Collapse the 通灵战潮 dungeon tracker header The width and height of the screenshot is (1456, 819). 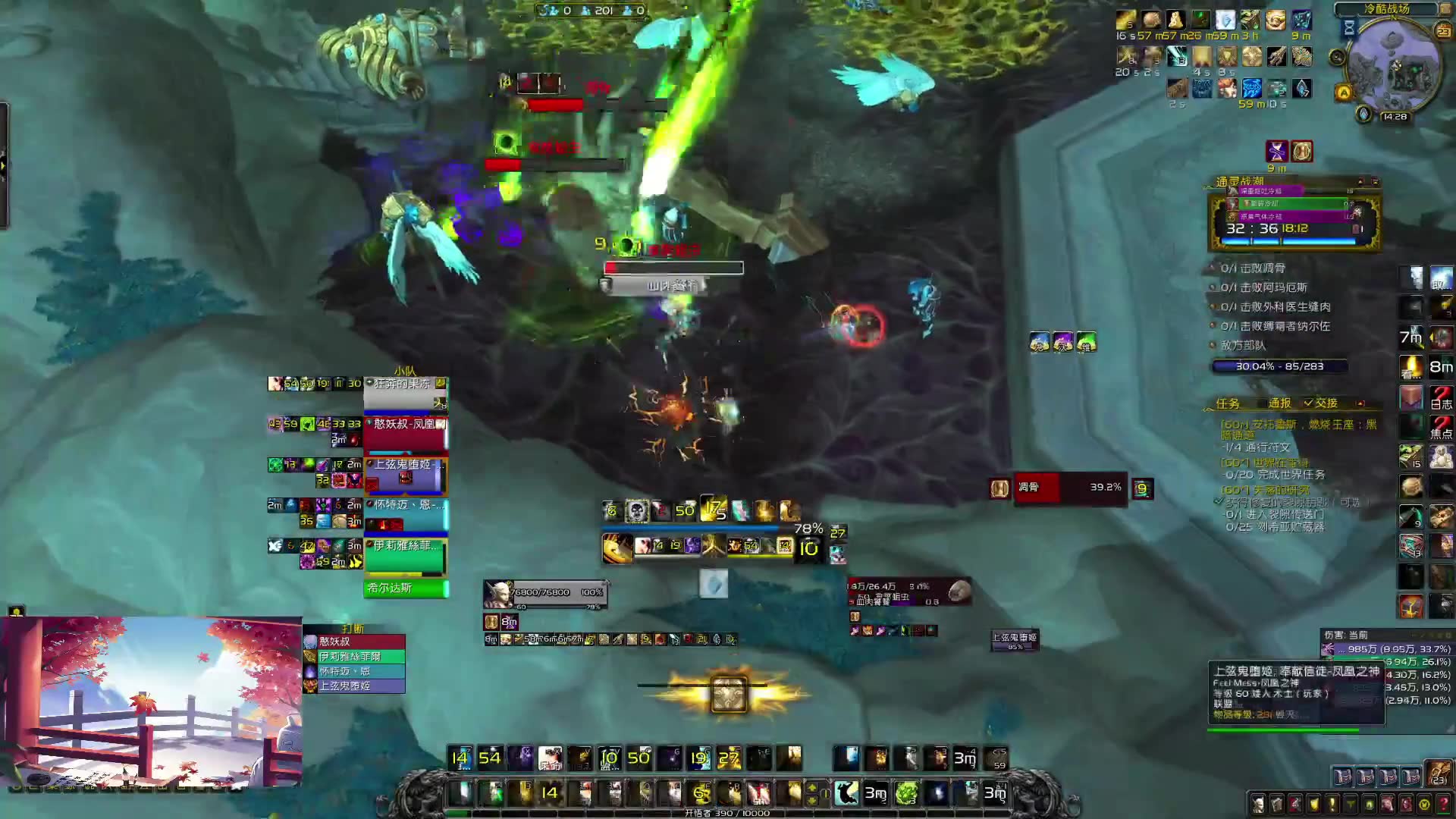click(x=1360, y=182)
